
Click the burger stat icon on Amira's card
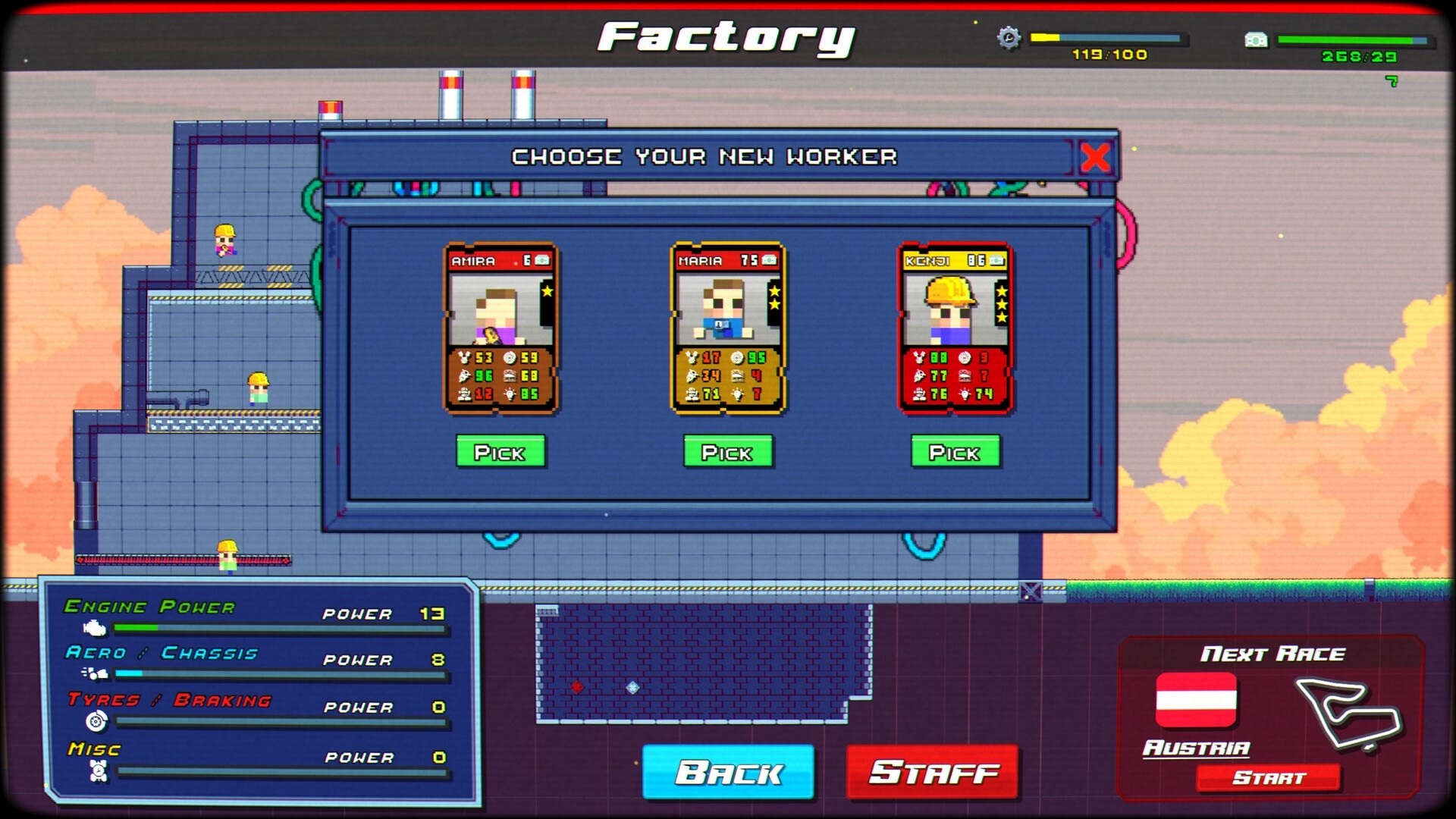(x=510, y=377)
